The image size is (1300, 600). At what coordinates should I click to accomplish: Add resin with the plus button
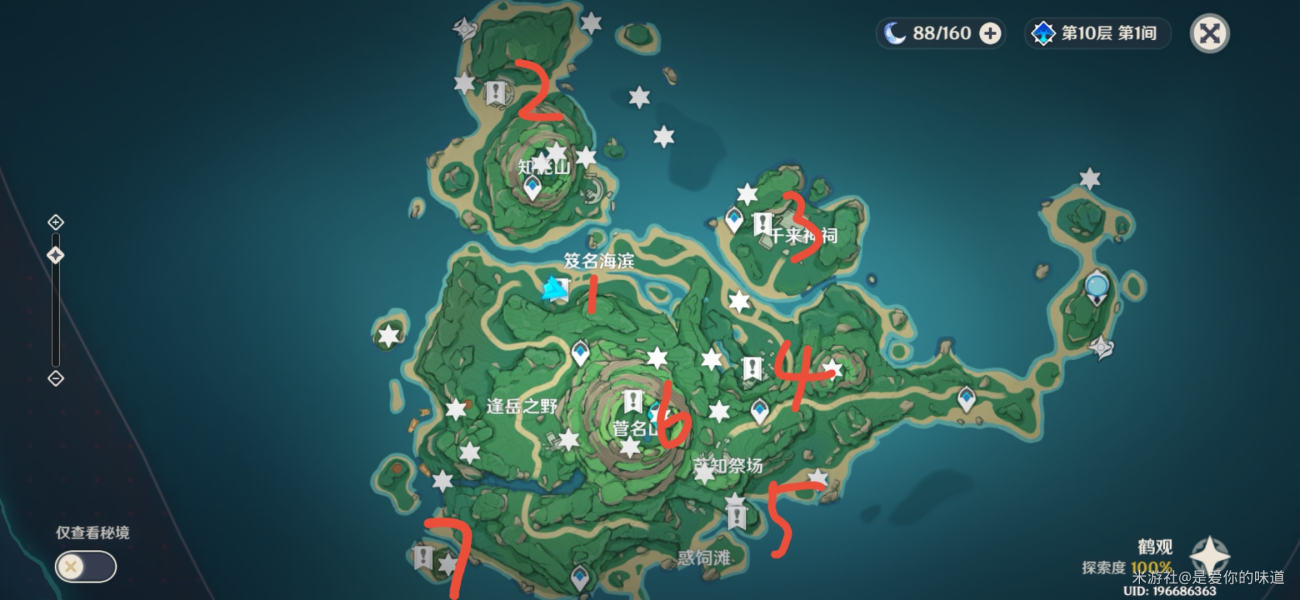click(x=990, y=34)
